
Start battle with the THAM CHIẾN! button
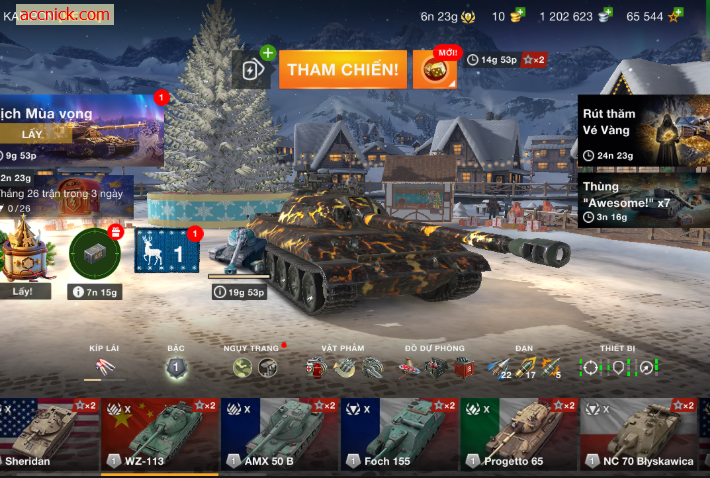[x=343, y=70]
